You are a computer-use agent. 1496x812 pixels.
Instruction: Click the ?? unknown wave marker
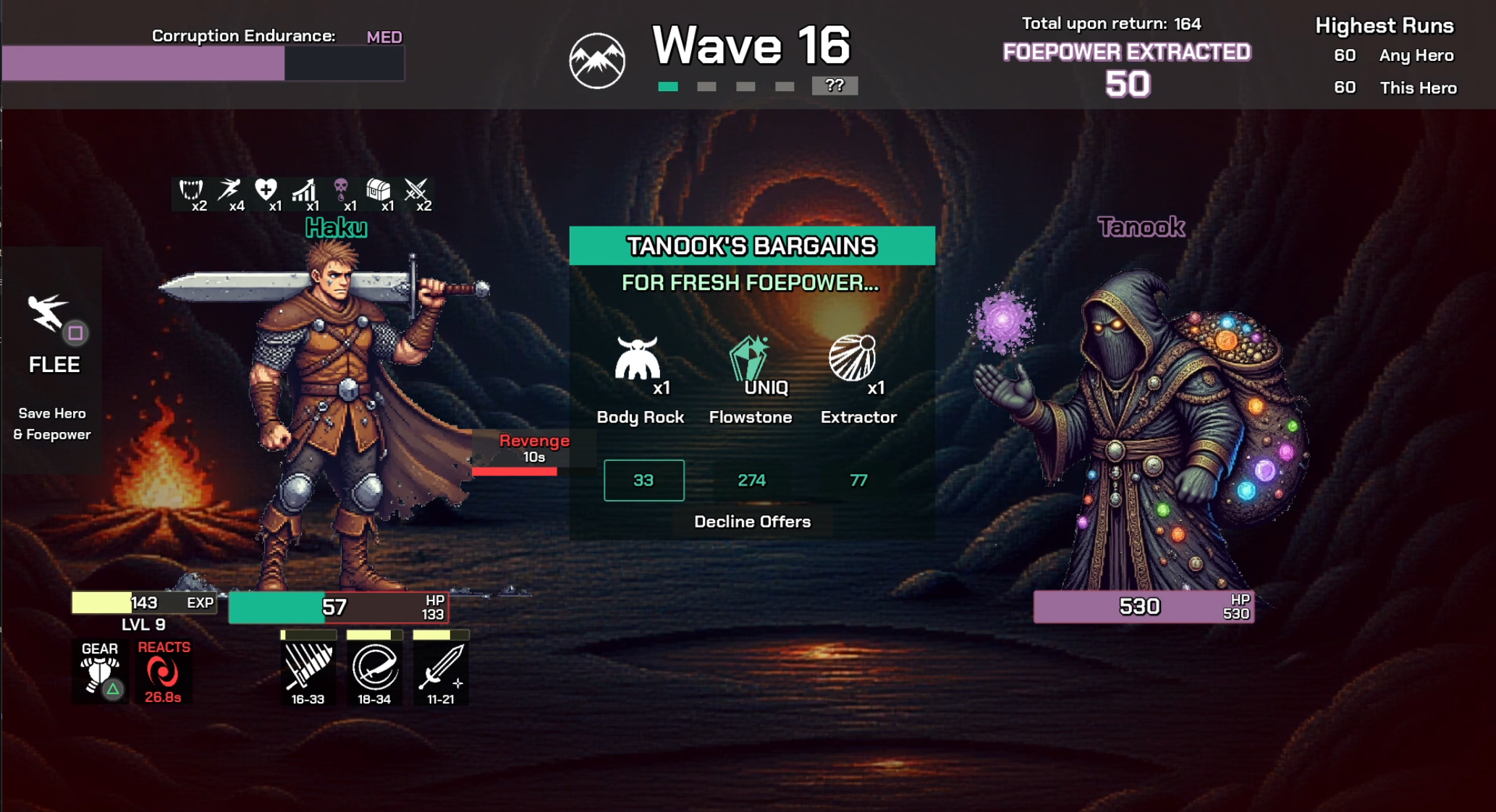[x=834, y=85]
